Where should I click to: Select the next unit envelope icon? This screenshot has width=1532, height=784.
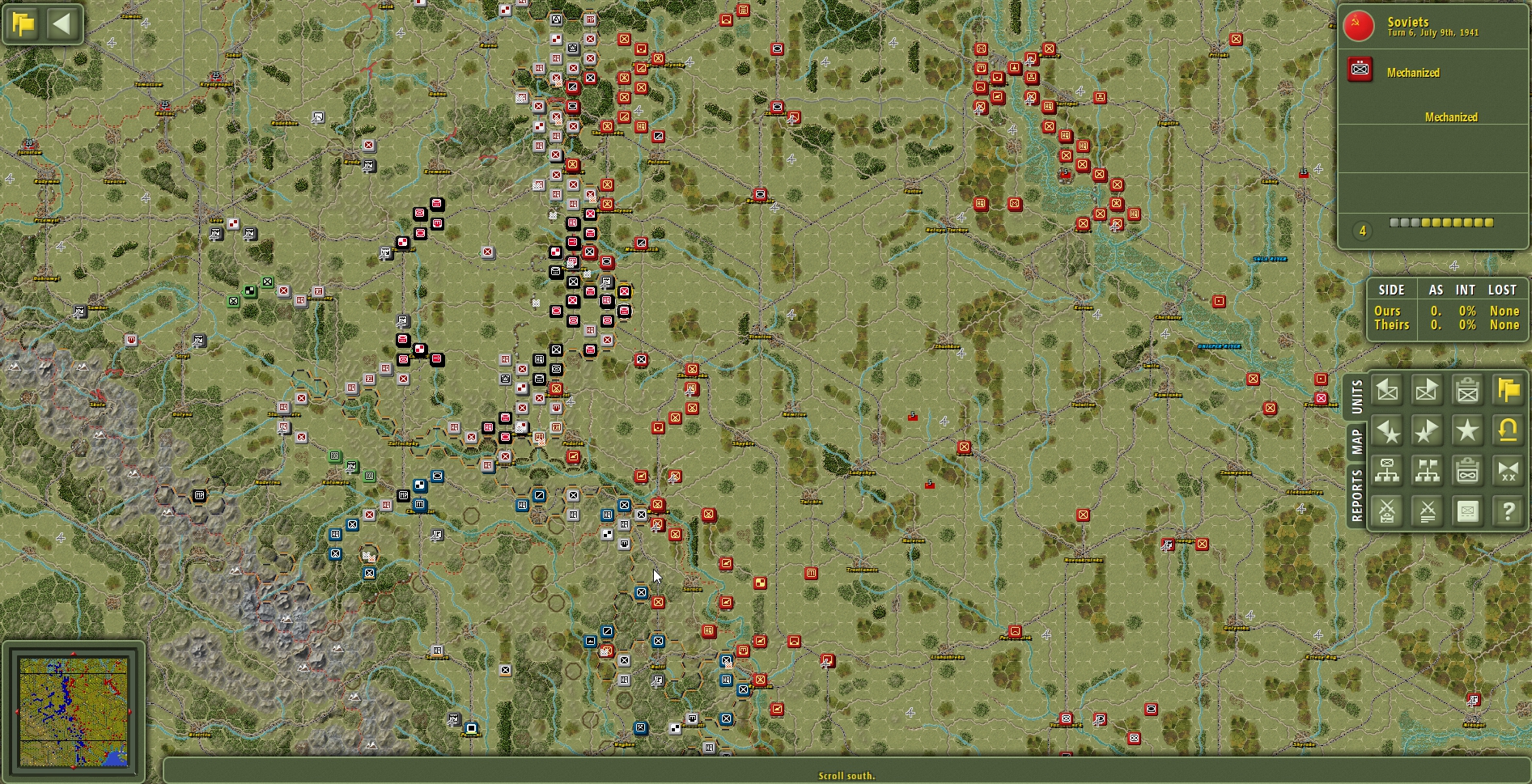pos(1426,391)
